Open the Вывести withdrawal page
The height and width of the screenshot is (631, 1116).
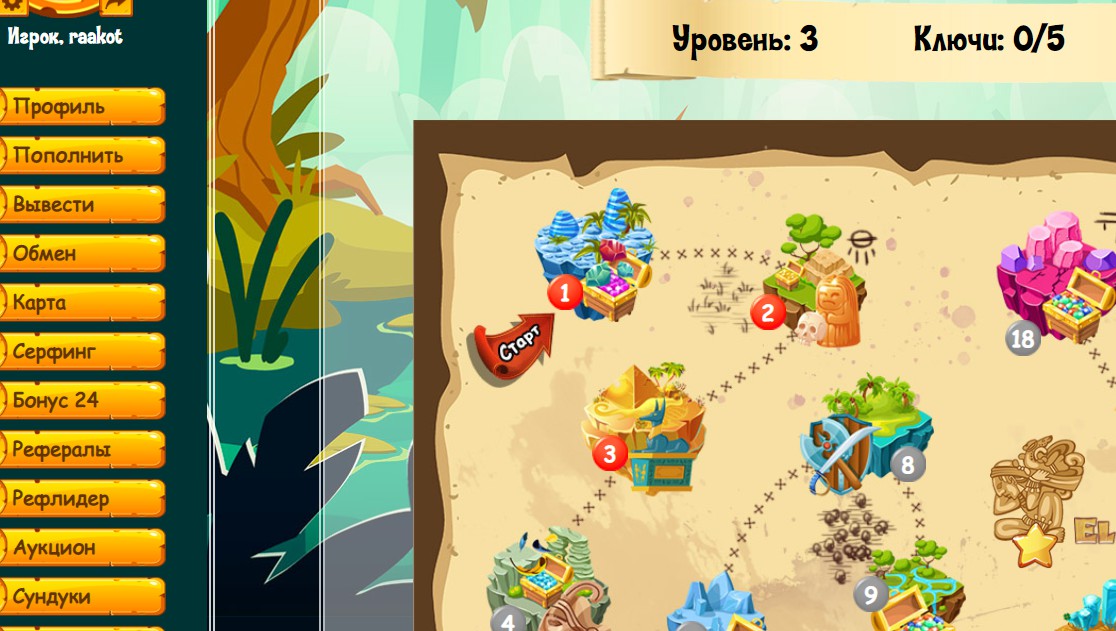(x=82, y=204)
